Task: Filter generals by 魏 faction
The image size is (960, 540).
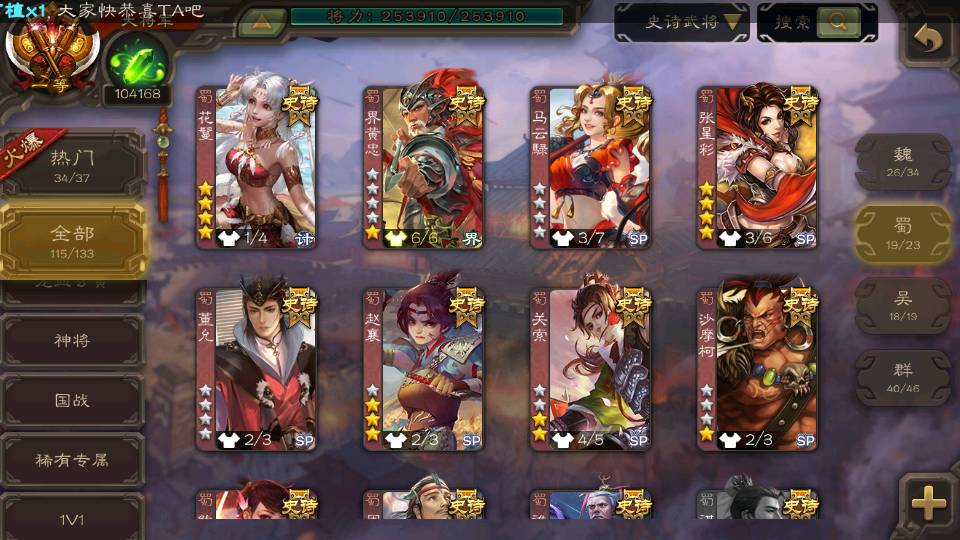Action: 903,161
